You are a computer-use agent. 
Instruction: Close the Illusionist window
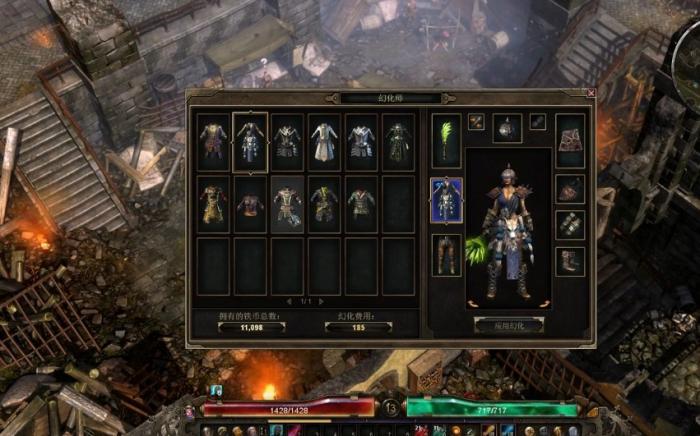[590, 93]
